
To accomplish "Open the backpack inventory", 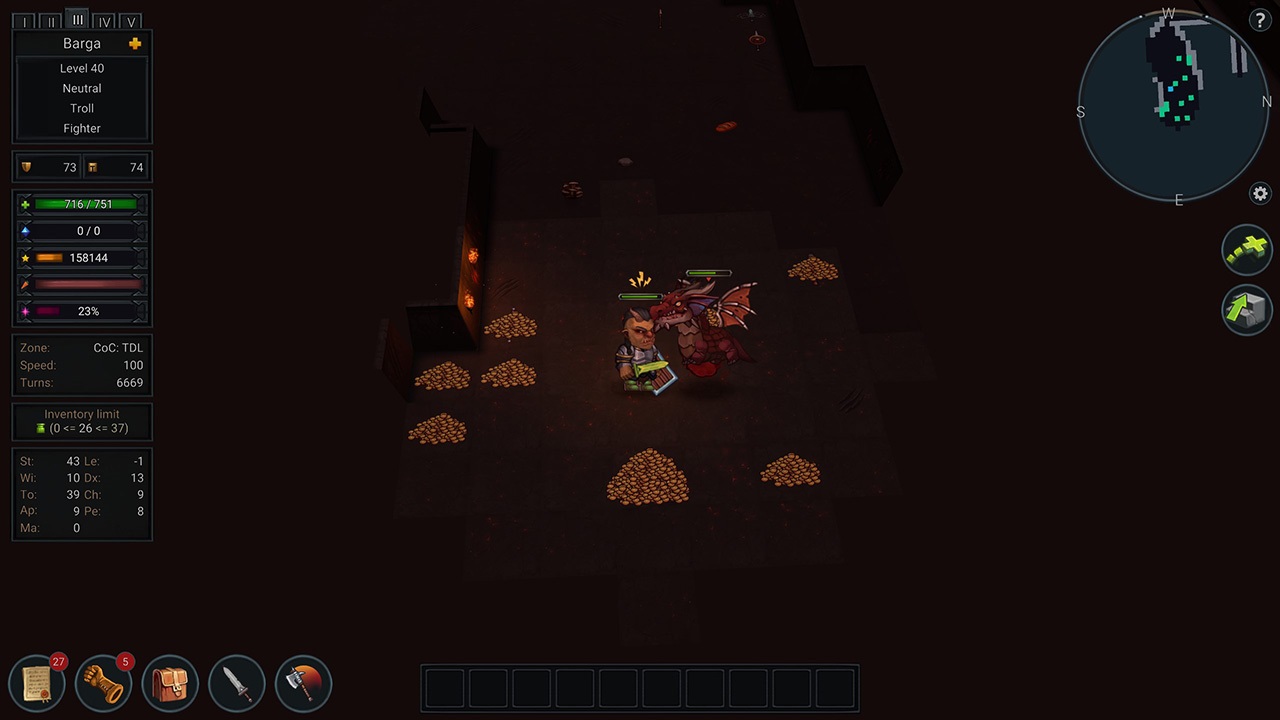I will [x=170, y=682].
